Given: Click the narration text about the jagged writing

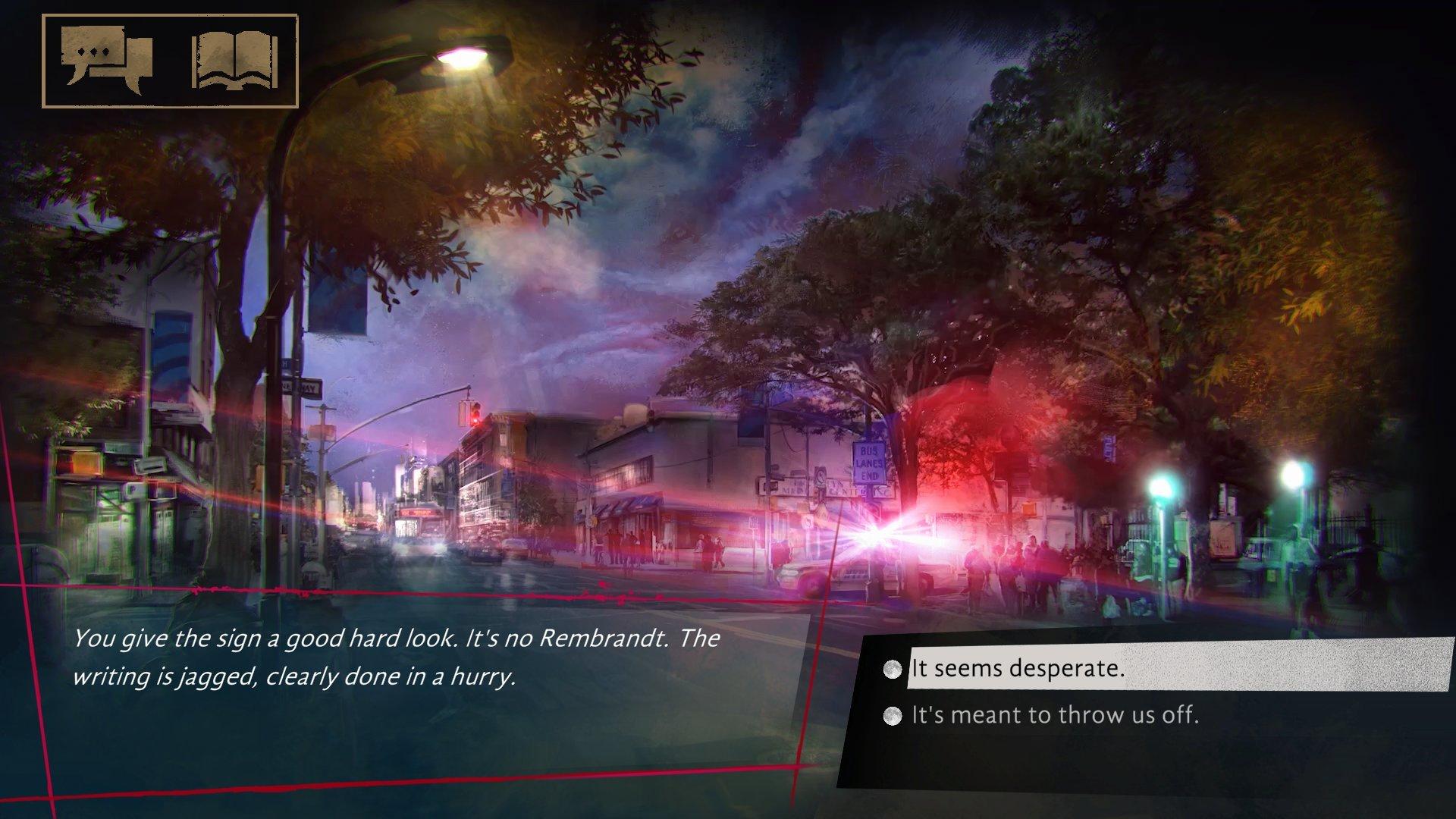Looking at the screenshot, I should coord(394,660).
